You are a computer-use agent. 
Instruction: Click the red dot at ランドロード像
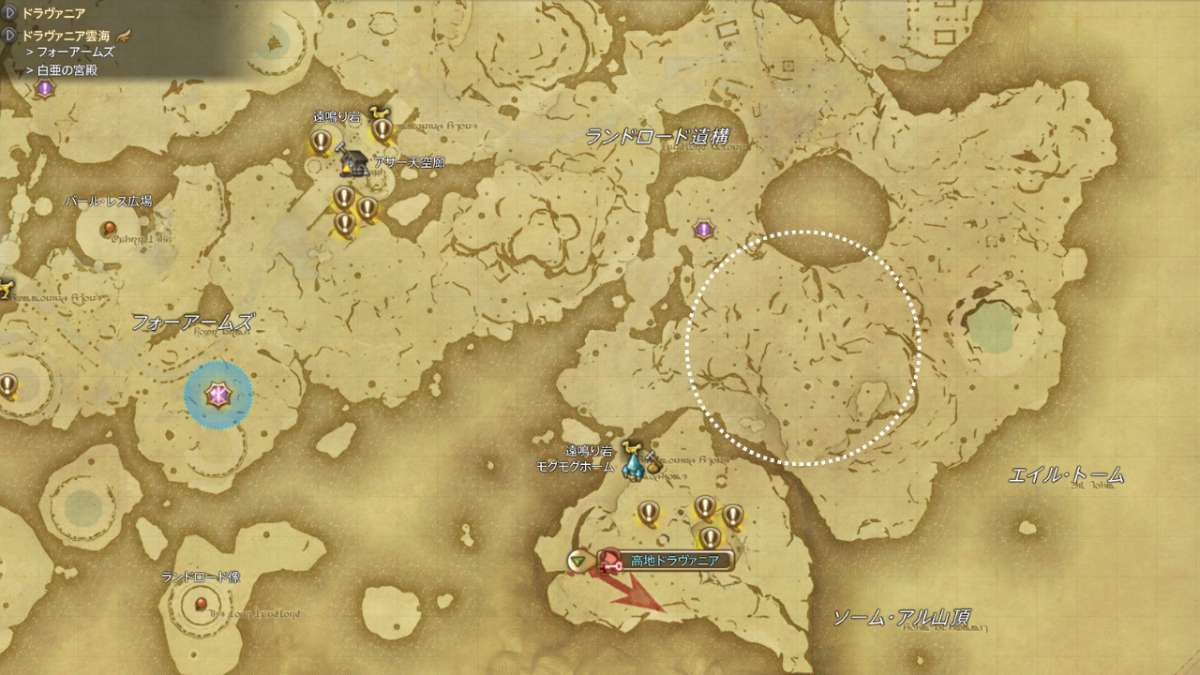pos(201,603)
